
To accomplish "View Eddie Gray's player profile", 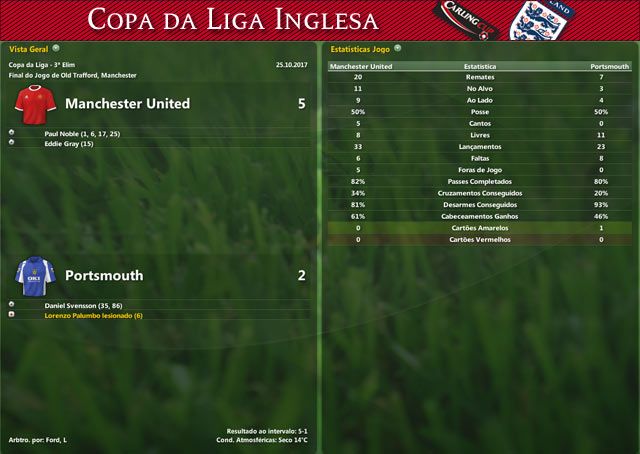I will [69, 144].
